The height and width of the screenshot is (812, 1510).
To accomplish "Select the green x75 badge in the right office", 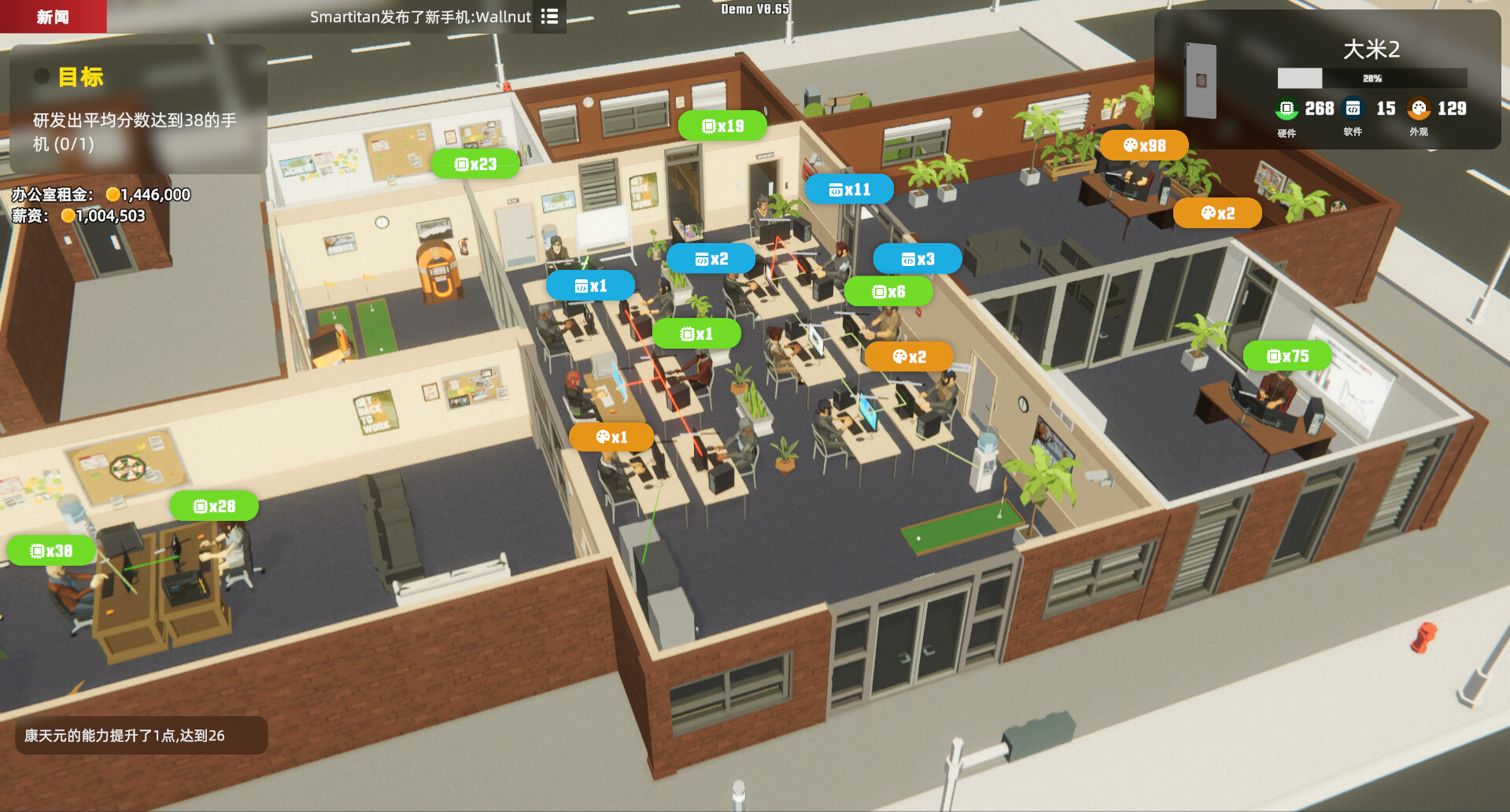I will coord(1287,356).
